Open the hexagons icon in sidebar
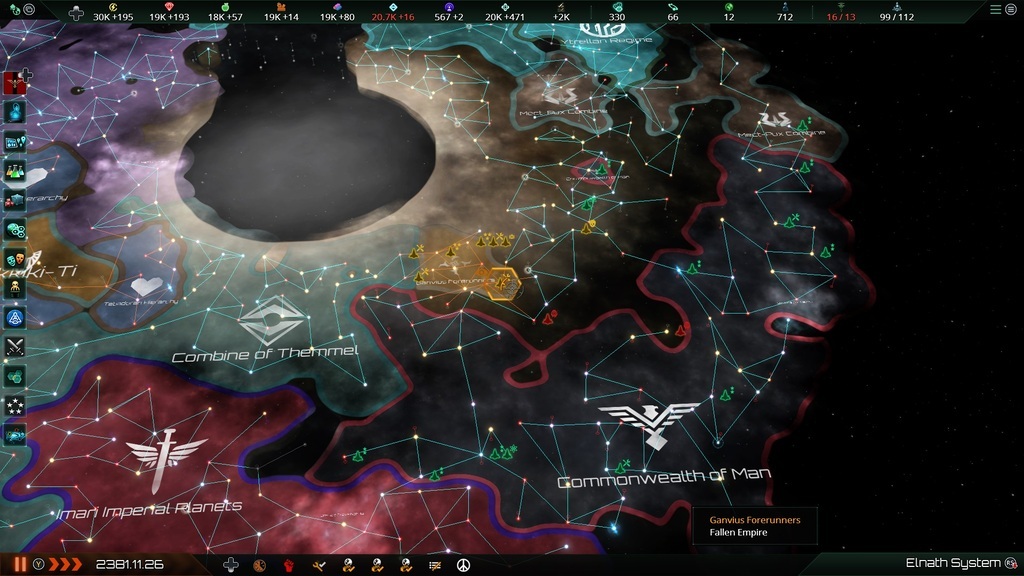1024x576 pixels. (15, 376)
